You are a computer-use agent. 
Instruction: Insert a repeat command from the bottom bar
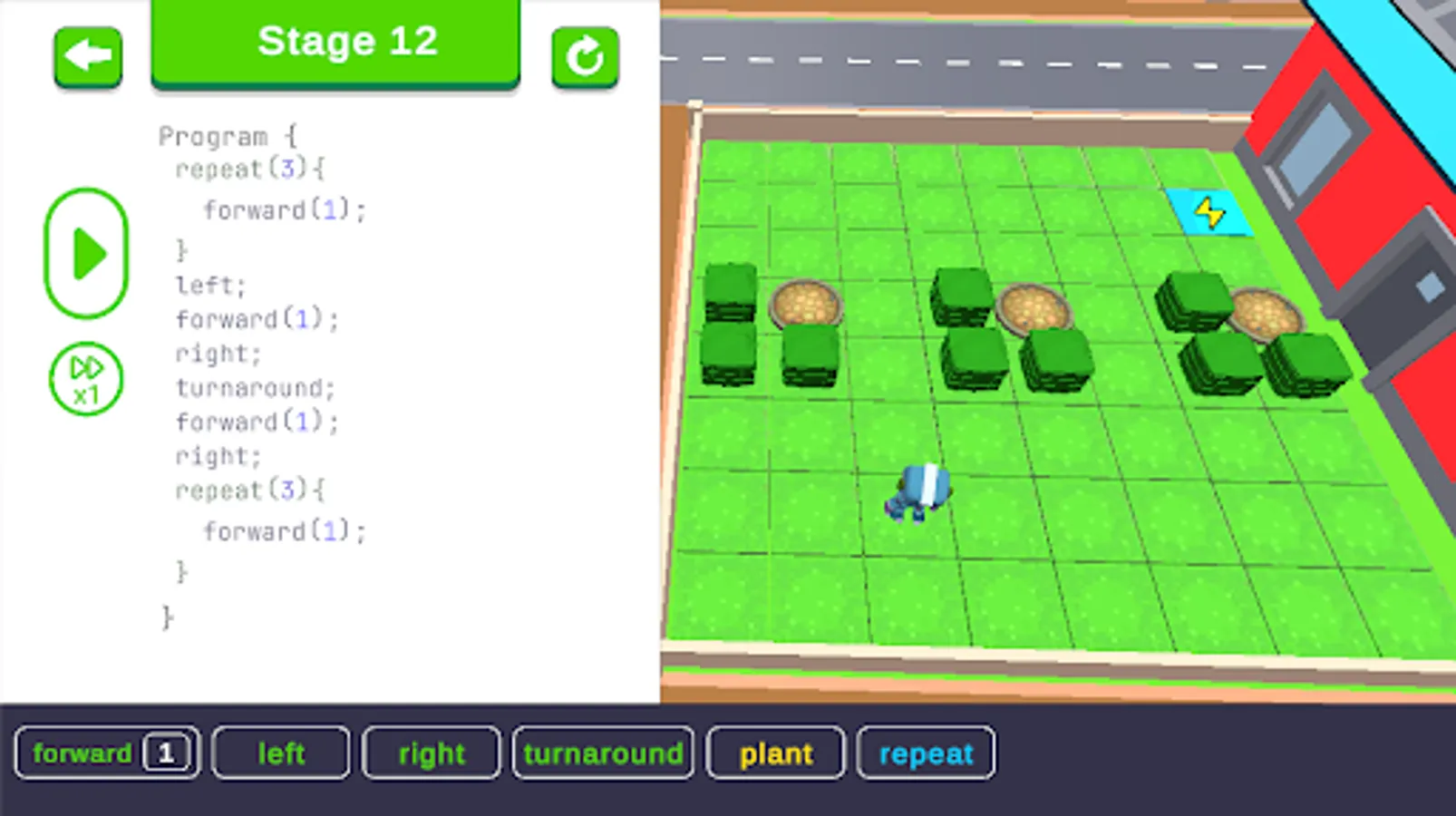926,752
